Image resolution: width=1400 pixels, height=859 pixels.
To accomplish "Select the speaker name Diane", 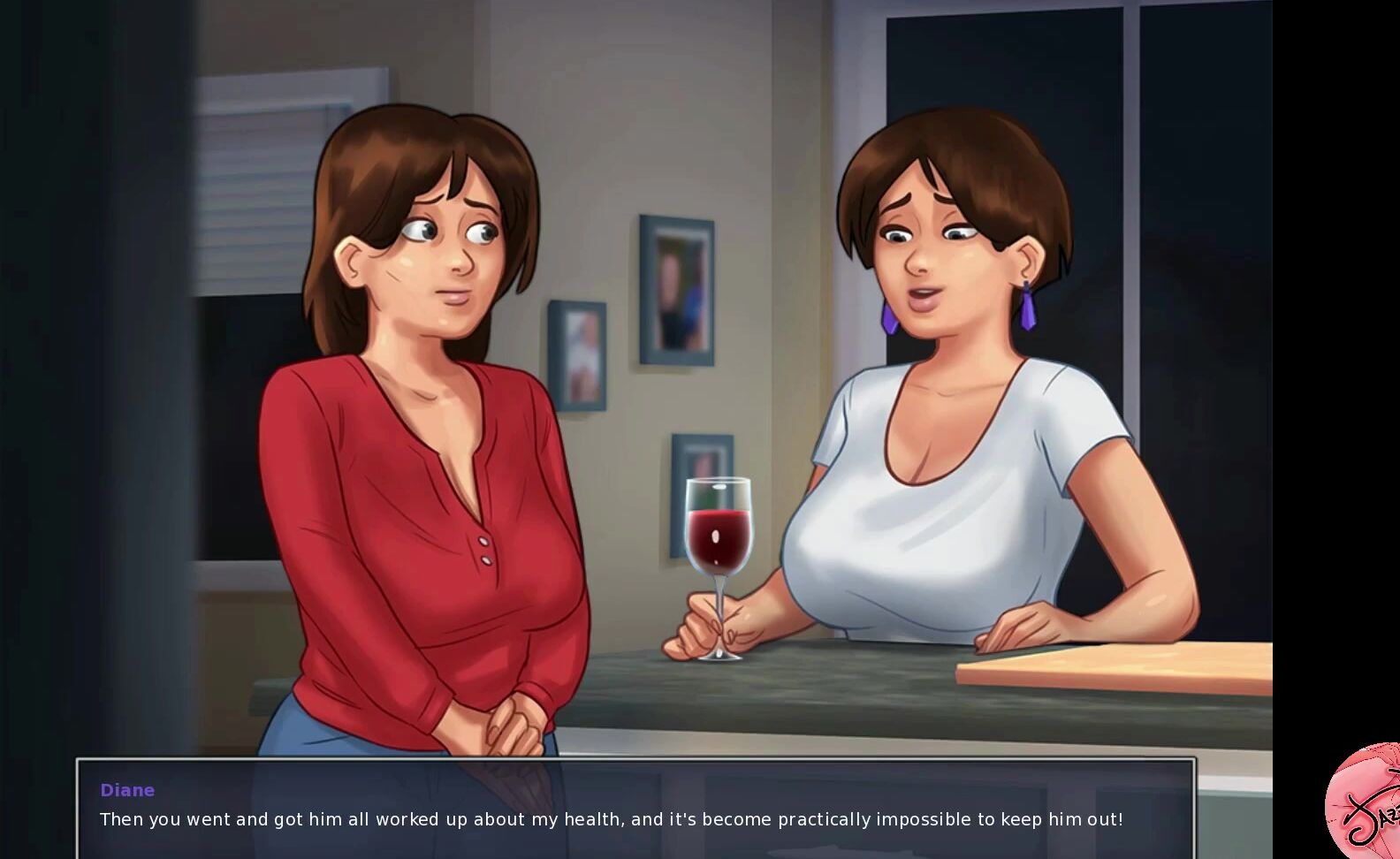I will (x=126, y=790).
